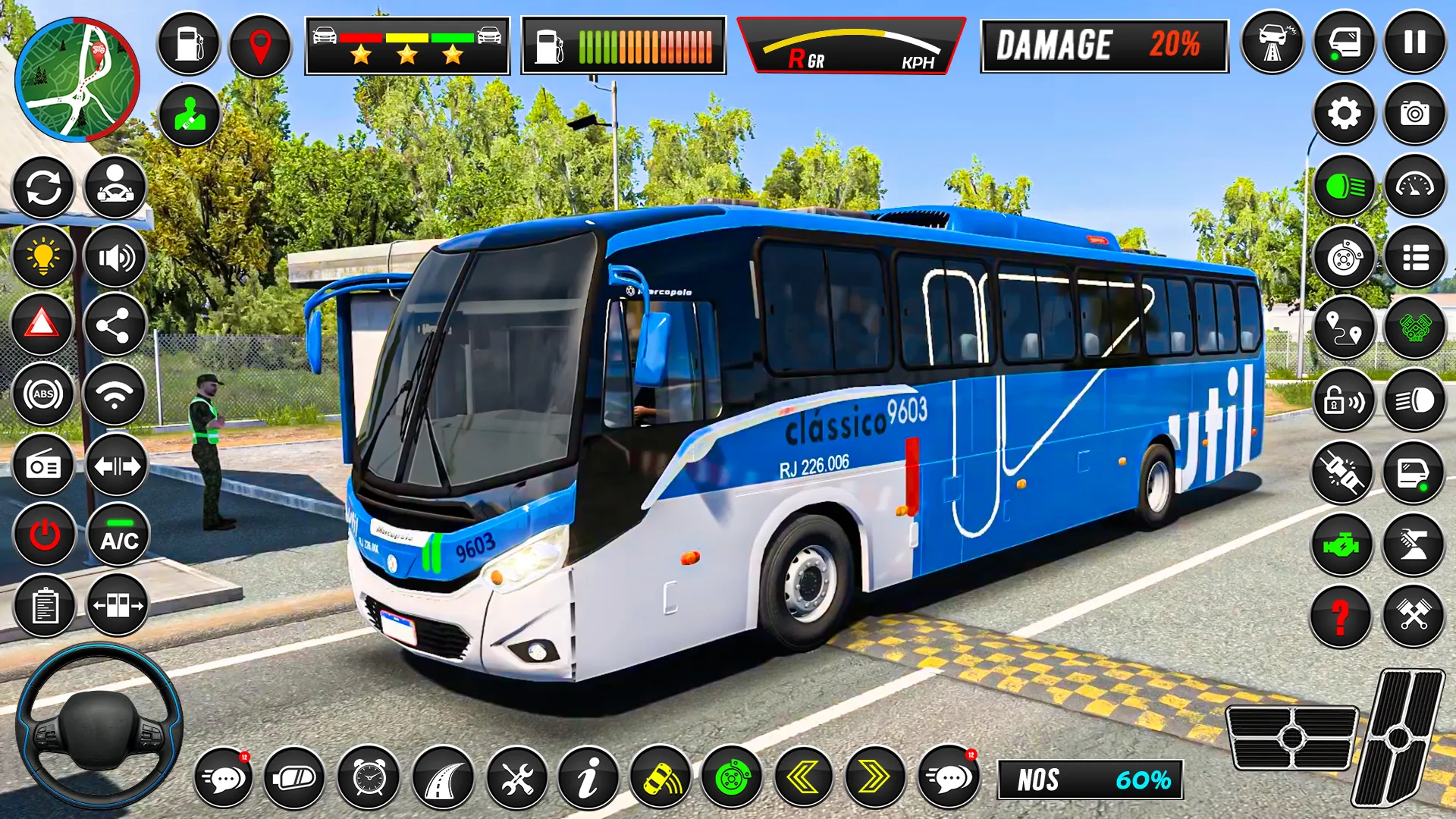Tap the NOS 60% boost bar
The height and width of the screenshot is (819, 1456).
(1090, 779)
